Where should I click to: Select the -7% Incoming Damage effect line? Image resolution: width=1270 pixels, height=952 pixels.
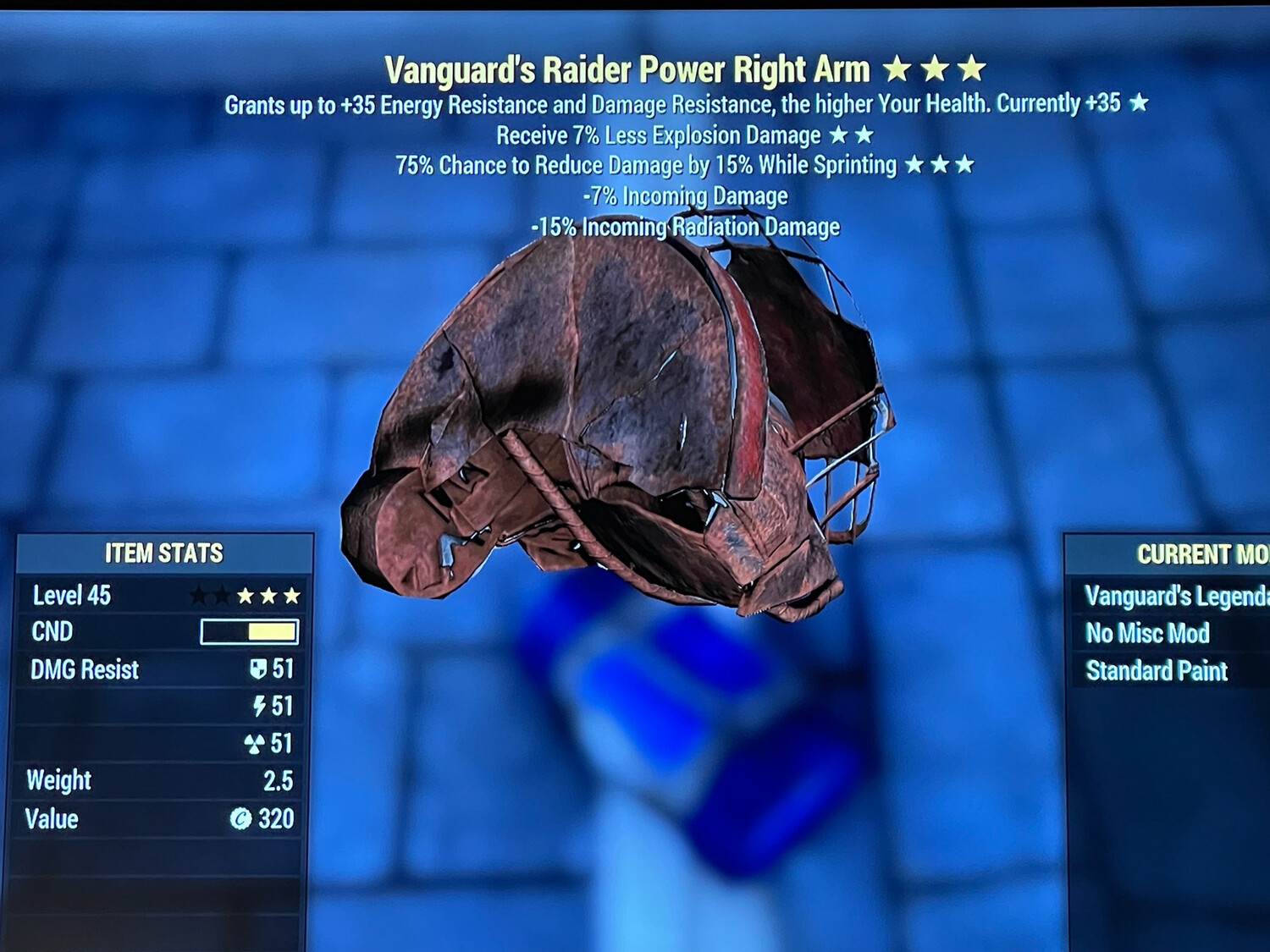683,195
